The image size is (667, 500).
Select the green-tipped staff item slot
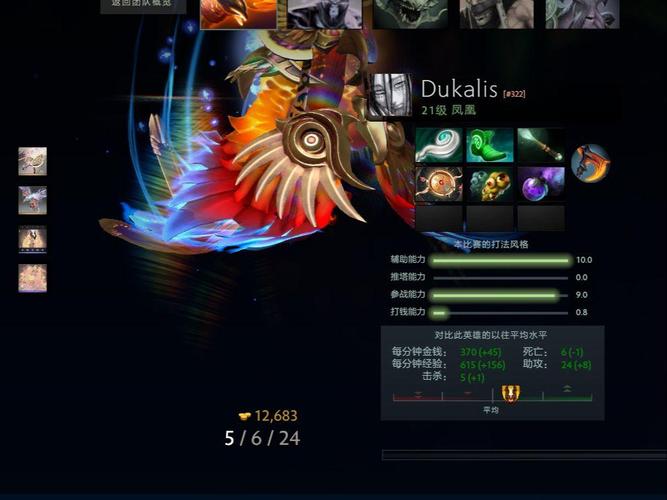pos(541,145)
